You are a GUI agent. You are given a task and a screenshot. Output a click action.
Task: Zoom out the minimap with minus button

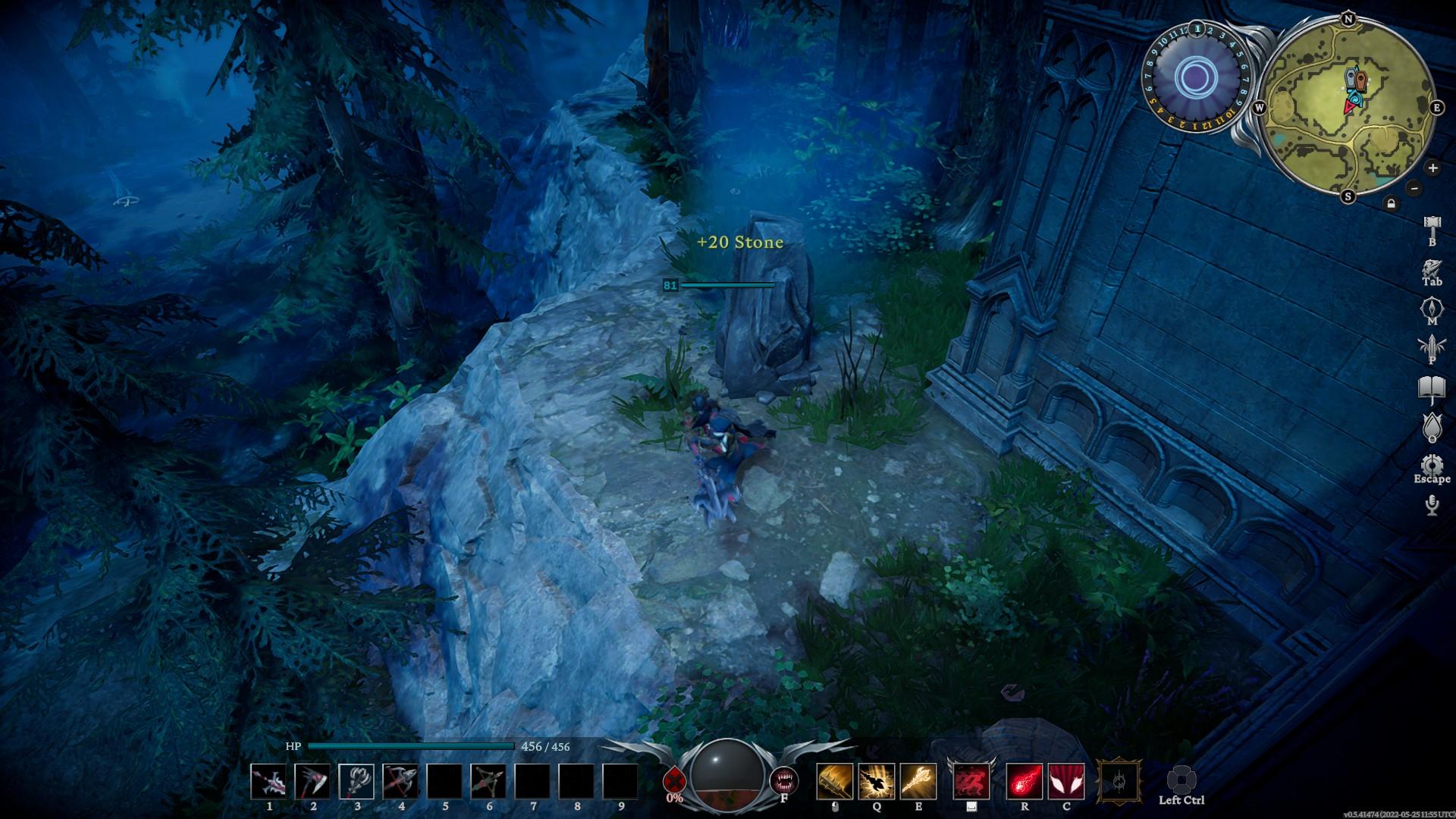coord(1414,189)
